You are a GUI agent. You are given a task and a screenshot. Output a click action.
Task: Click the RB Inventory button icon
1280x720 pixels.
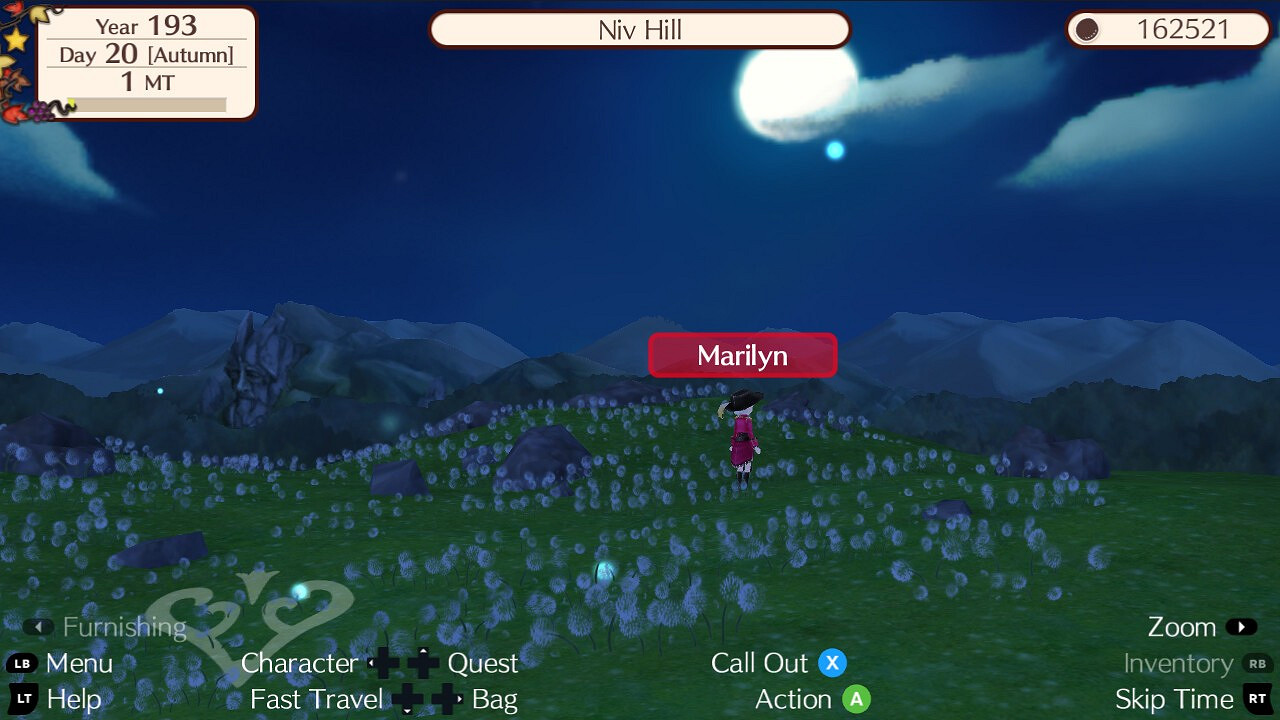[1259, 663]
